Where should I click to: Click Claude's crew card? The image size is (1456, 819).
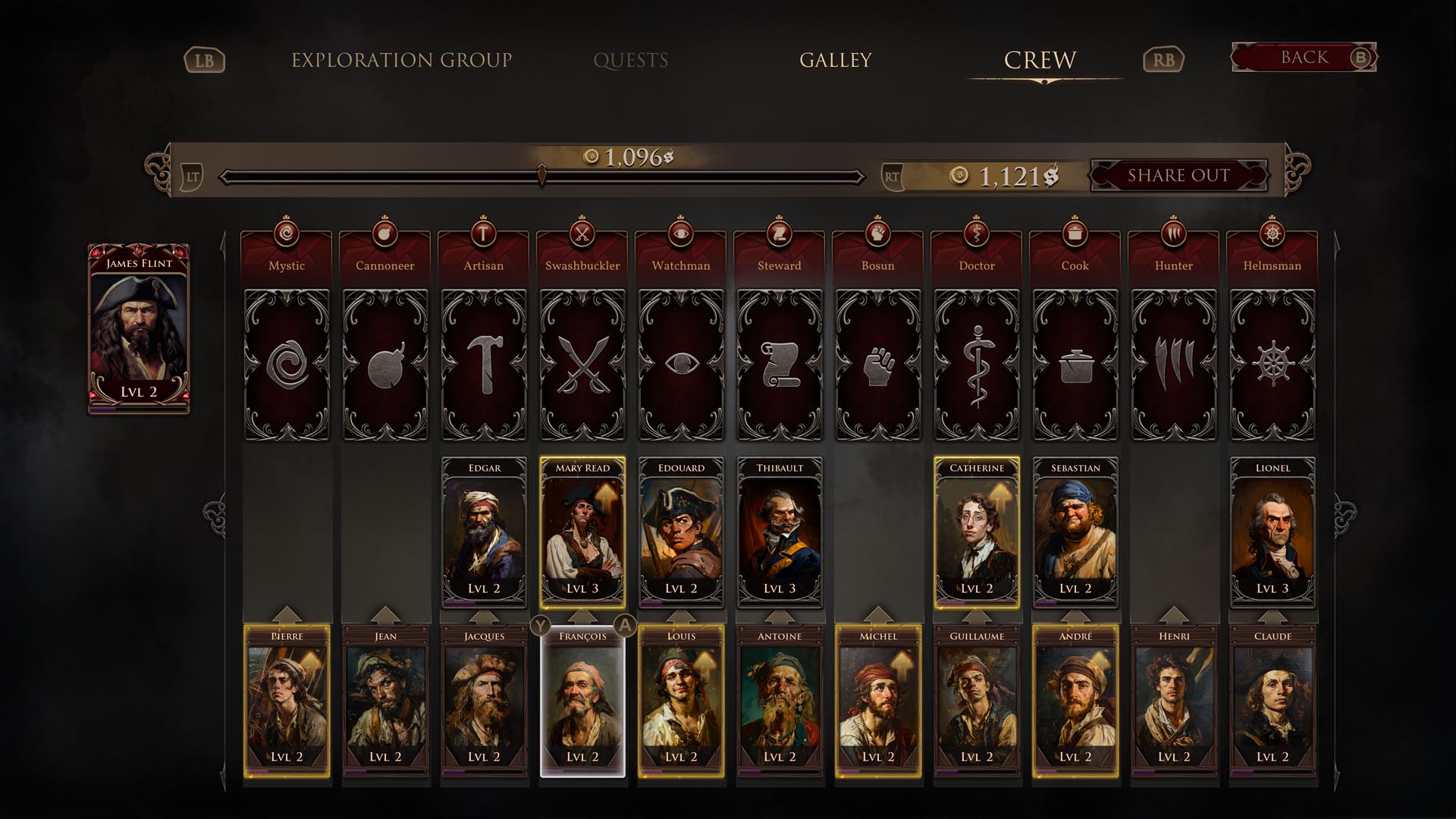[x=1272, y=700]
